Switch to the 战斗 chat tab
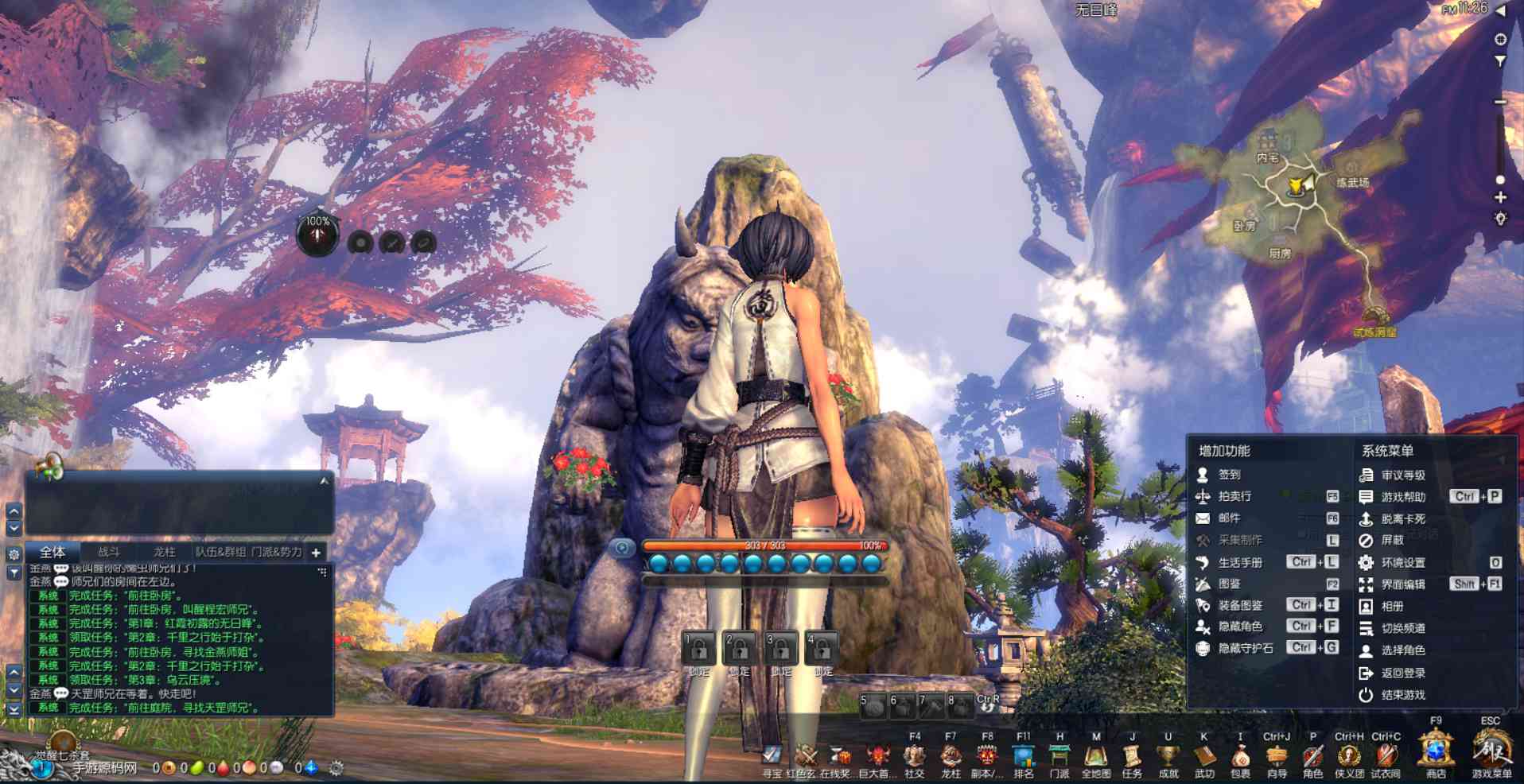This screenshot has width=1524, height=784. tap(109, 552)
